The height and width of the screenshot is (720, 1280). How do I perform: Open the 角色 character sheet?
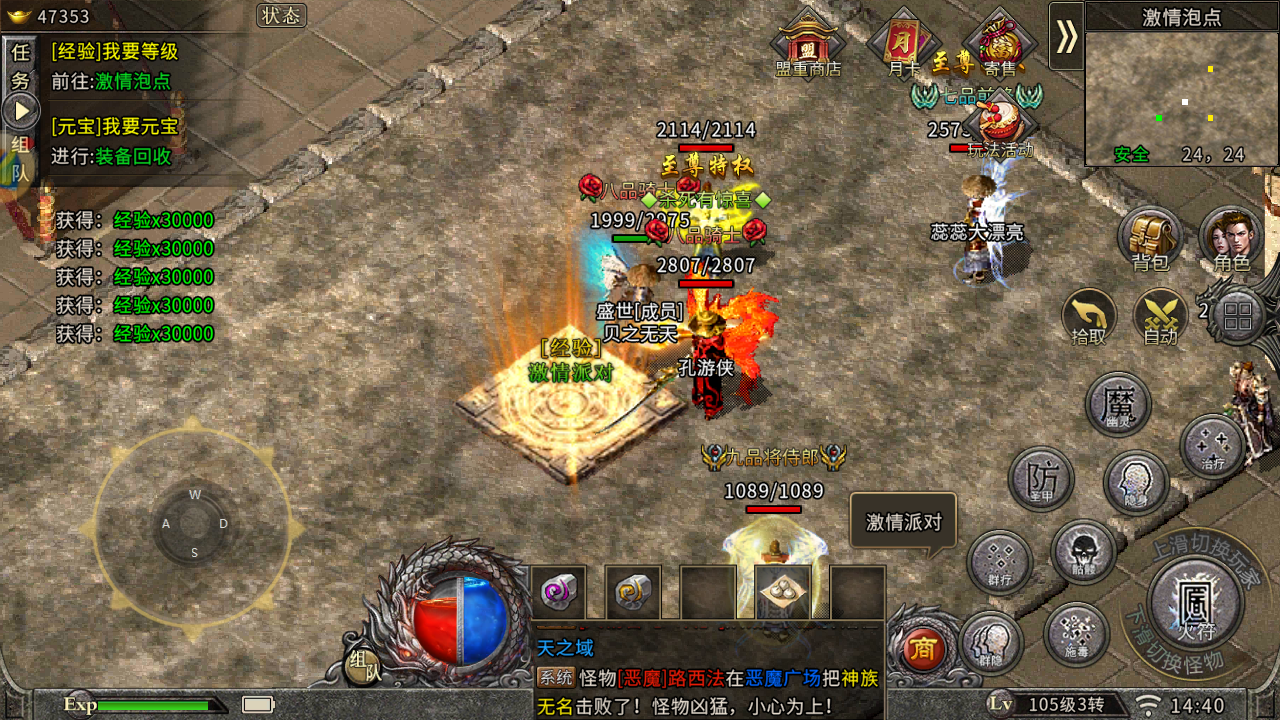1231,239
